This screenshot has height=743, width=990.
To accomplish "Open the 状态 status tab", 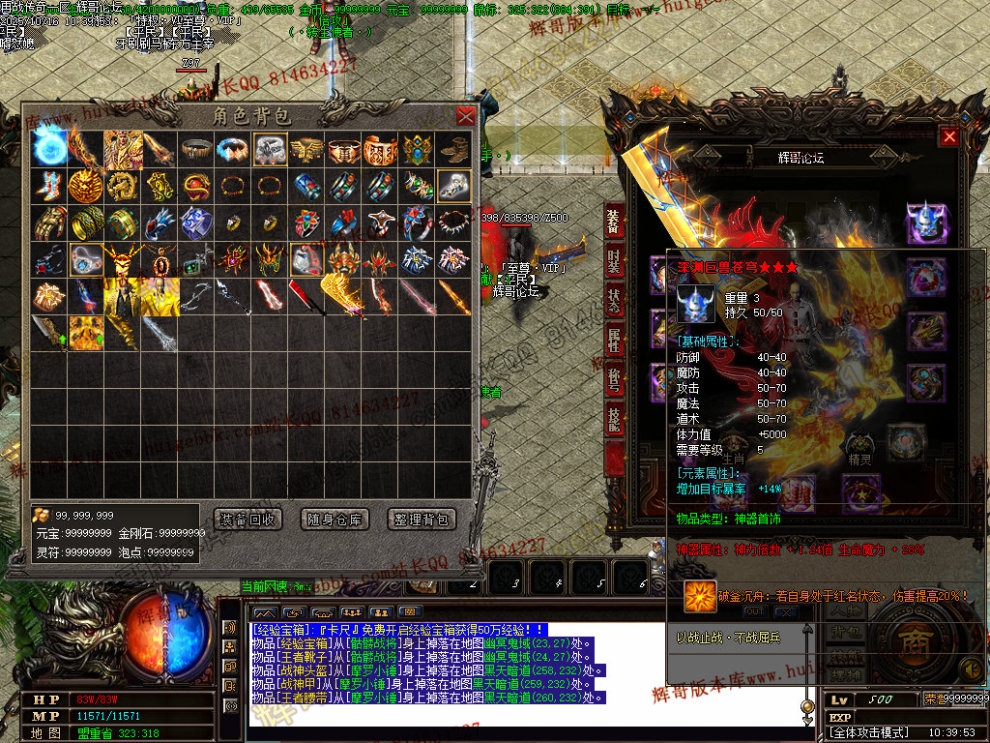I will 614,301.
